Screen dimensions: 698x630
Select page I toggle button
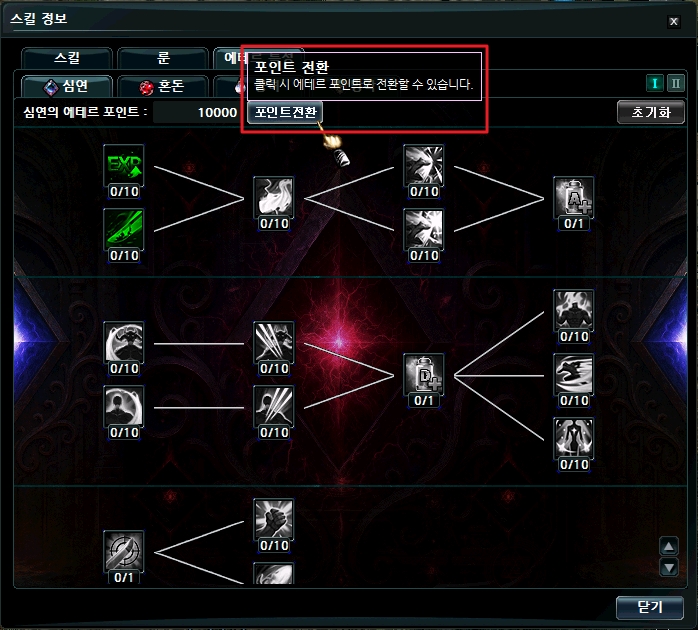pyautogui.click(x=656, y=83)
